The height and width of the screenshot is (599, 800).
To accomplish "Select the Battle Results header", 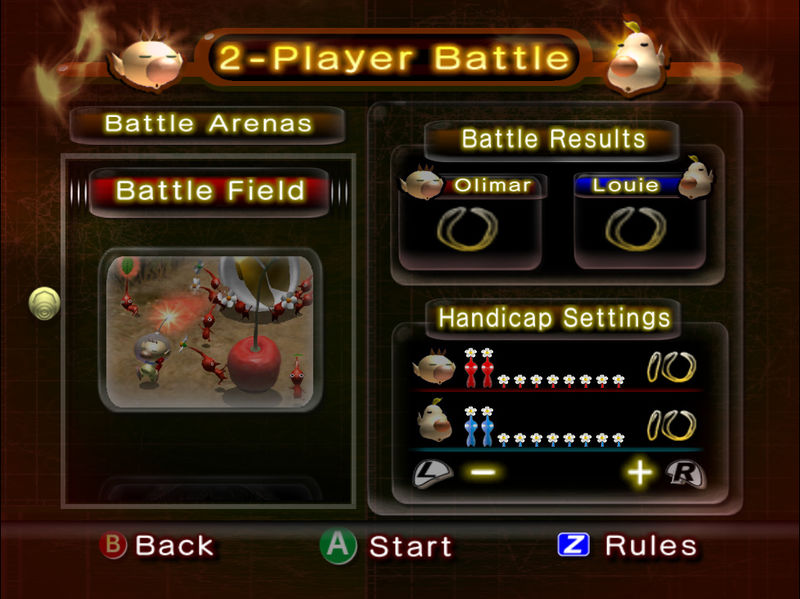I will click(553, 139).
